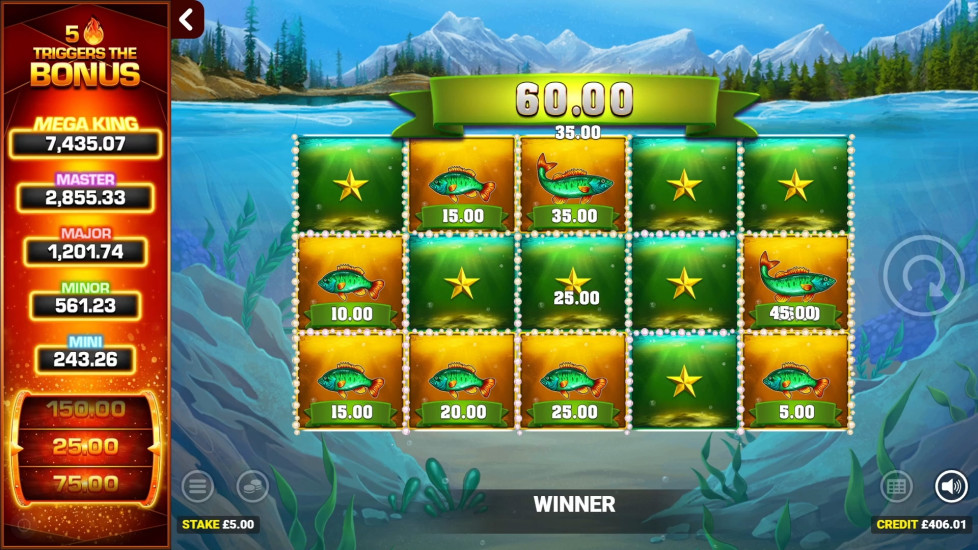Viewport: 978px width, 550px height.
Task: Toggle the sound speaker button
Action: pos(951,487)
